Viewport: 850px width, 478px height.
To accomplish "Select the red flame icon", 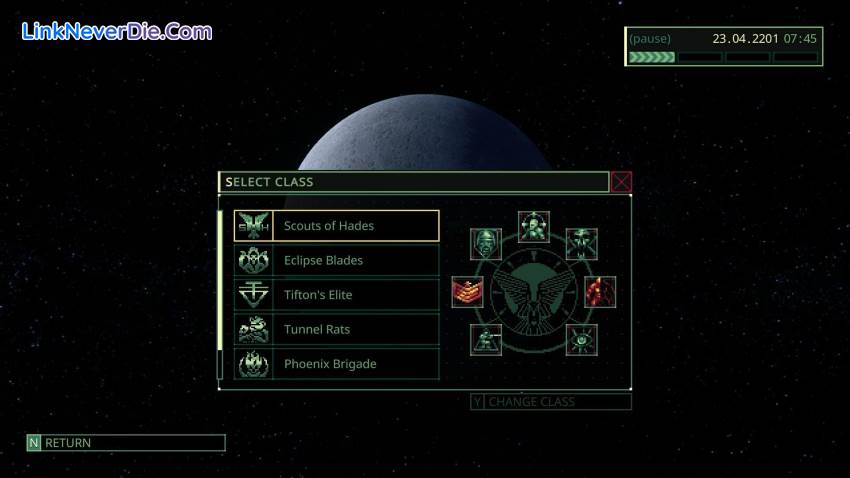I will tap(600, 292).
